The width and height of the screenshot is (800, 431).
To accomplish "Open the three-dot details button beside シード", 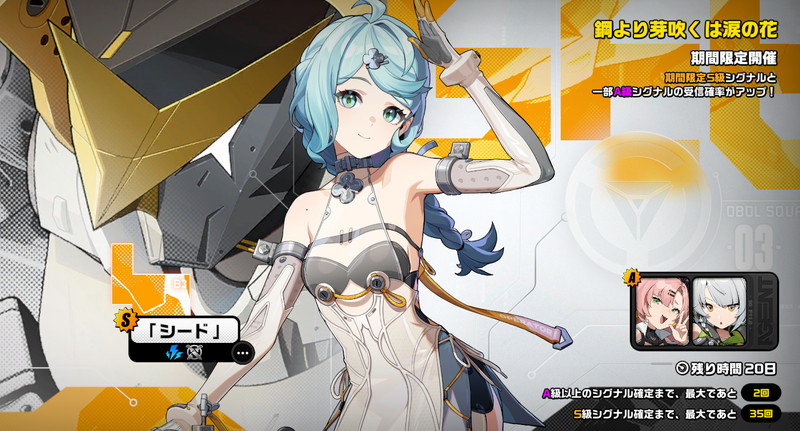I will (x=241, y=351).
